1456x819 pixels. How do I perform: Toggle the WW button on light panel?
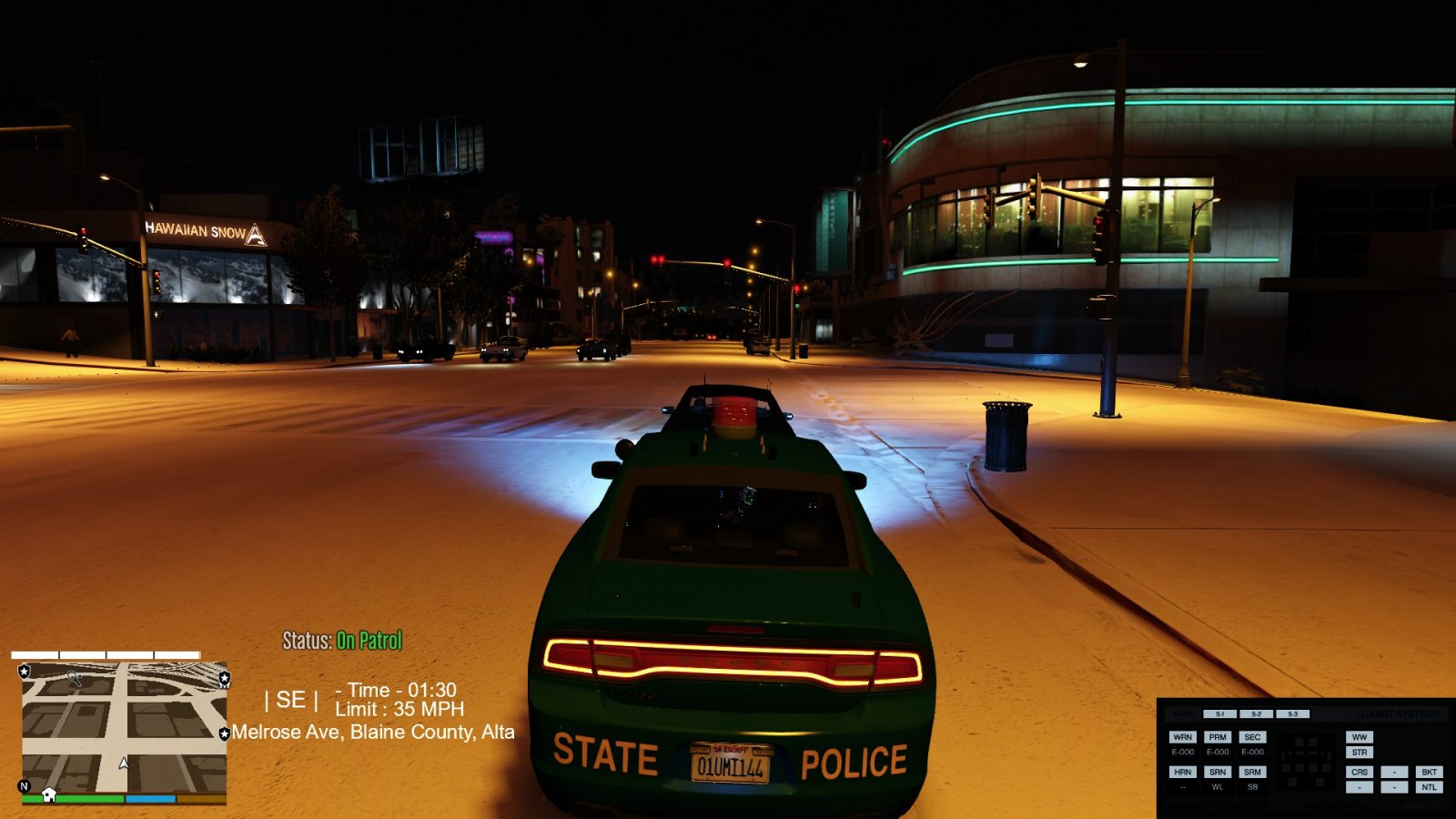(1360, 737)
